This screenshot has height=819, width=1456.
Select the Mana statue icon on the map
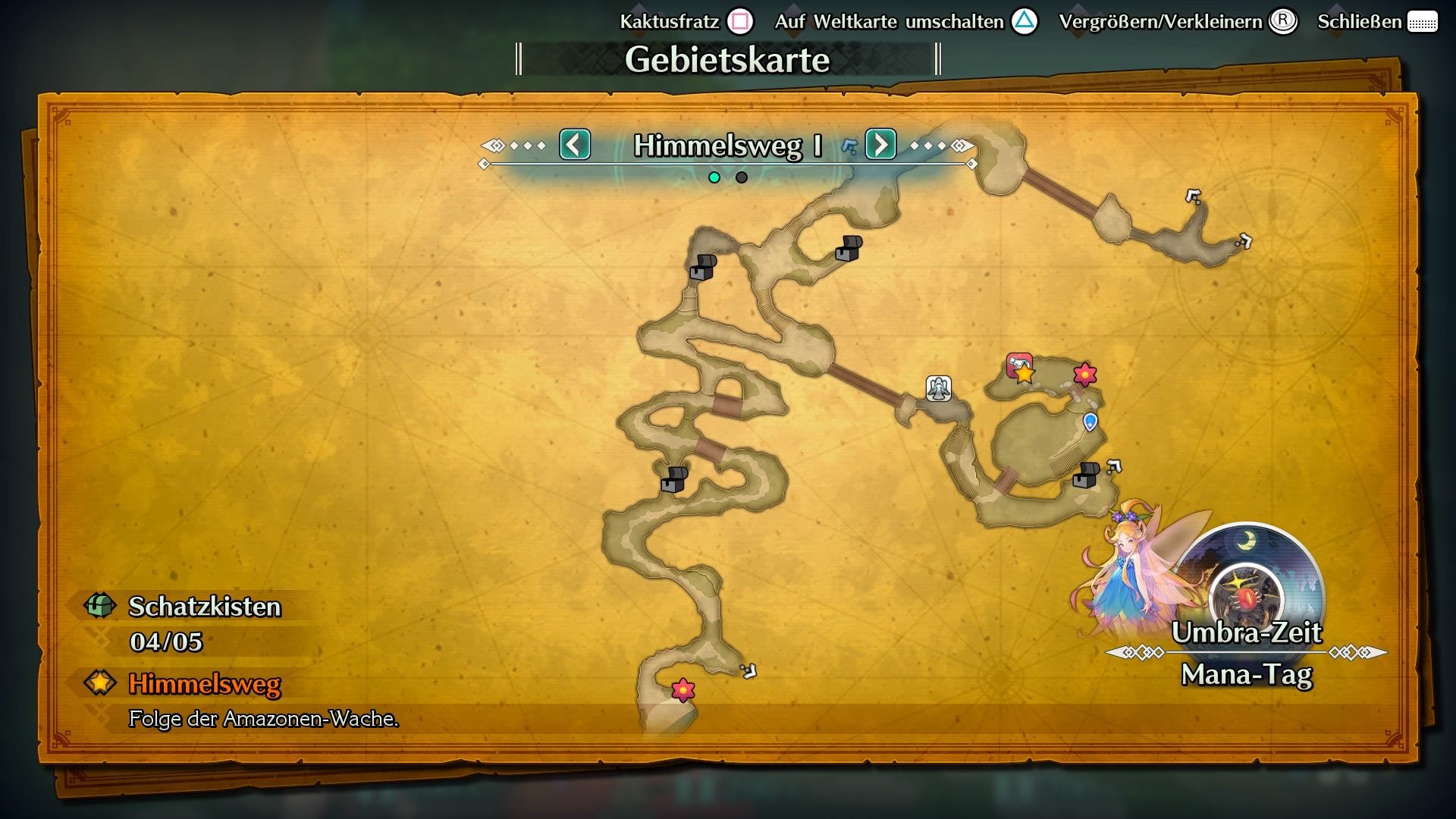938,388
